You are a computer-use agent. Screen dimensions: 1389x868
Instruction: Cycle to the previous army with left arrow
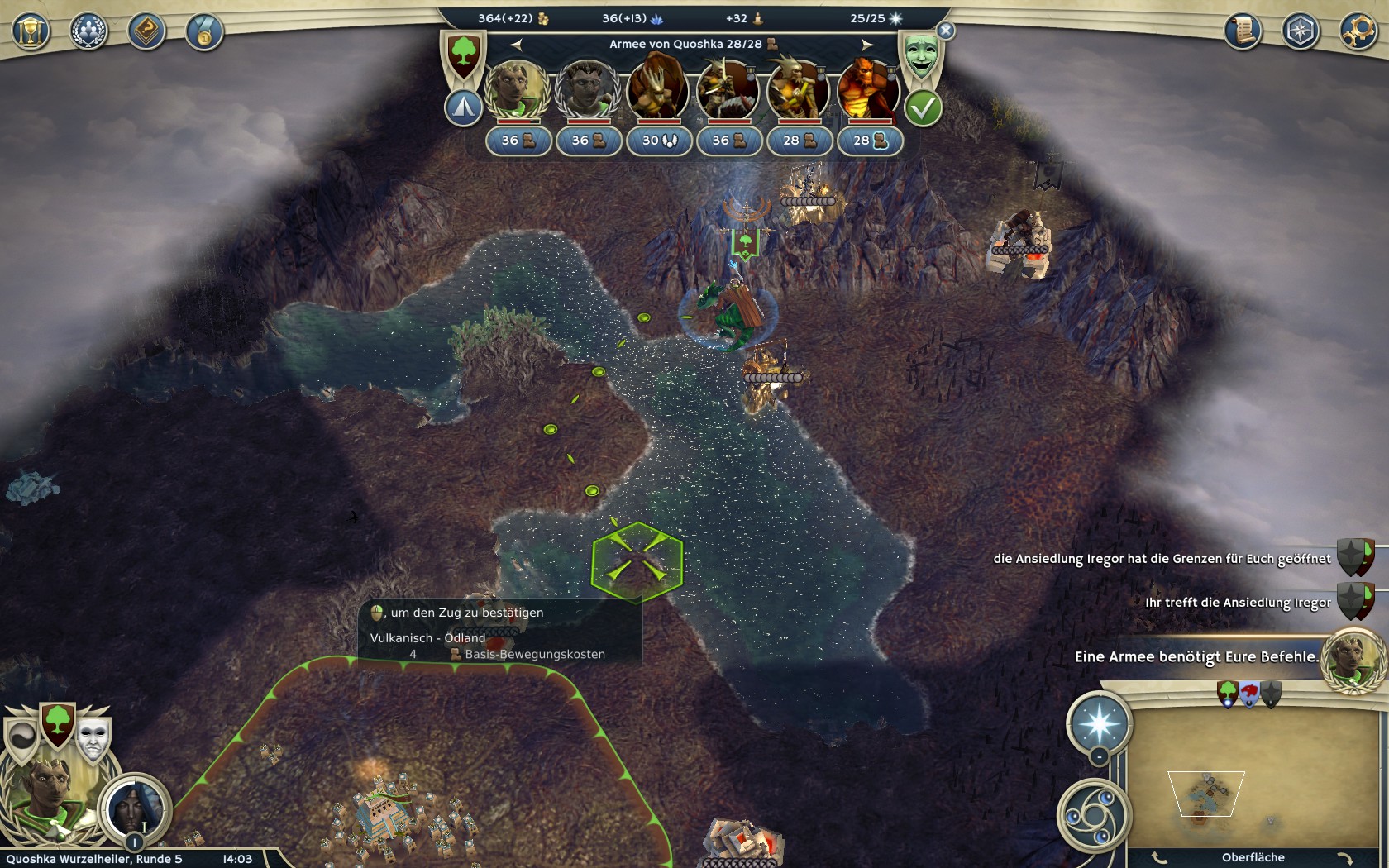pyautogui.click(x=515, y=44)
